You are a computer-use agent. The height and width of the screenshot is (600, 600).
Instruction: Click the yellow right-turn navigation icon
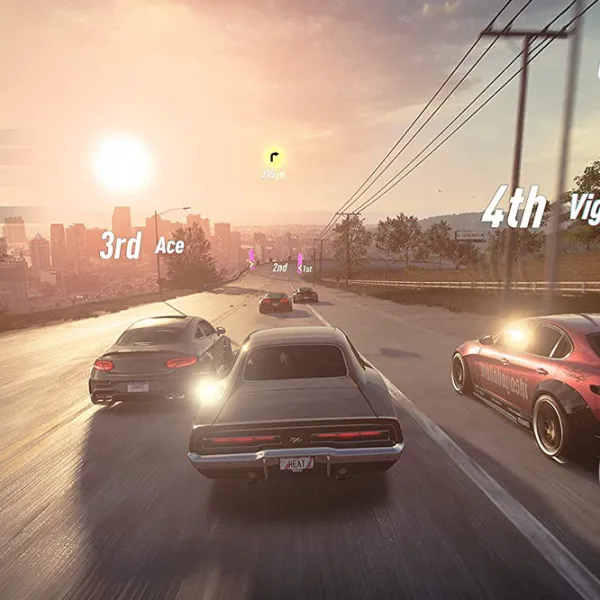(x=273, y=156)
